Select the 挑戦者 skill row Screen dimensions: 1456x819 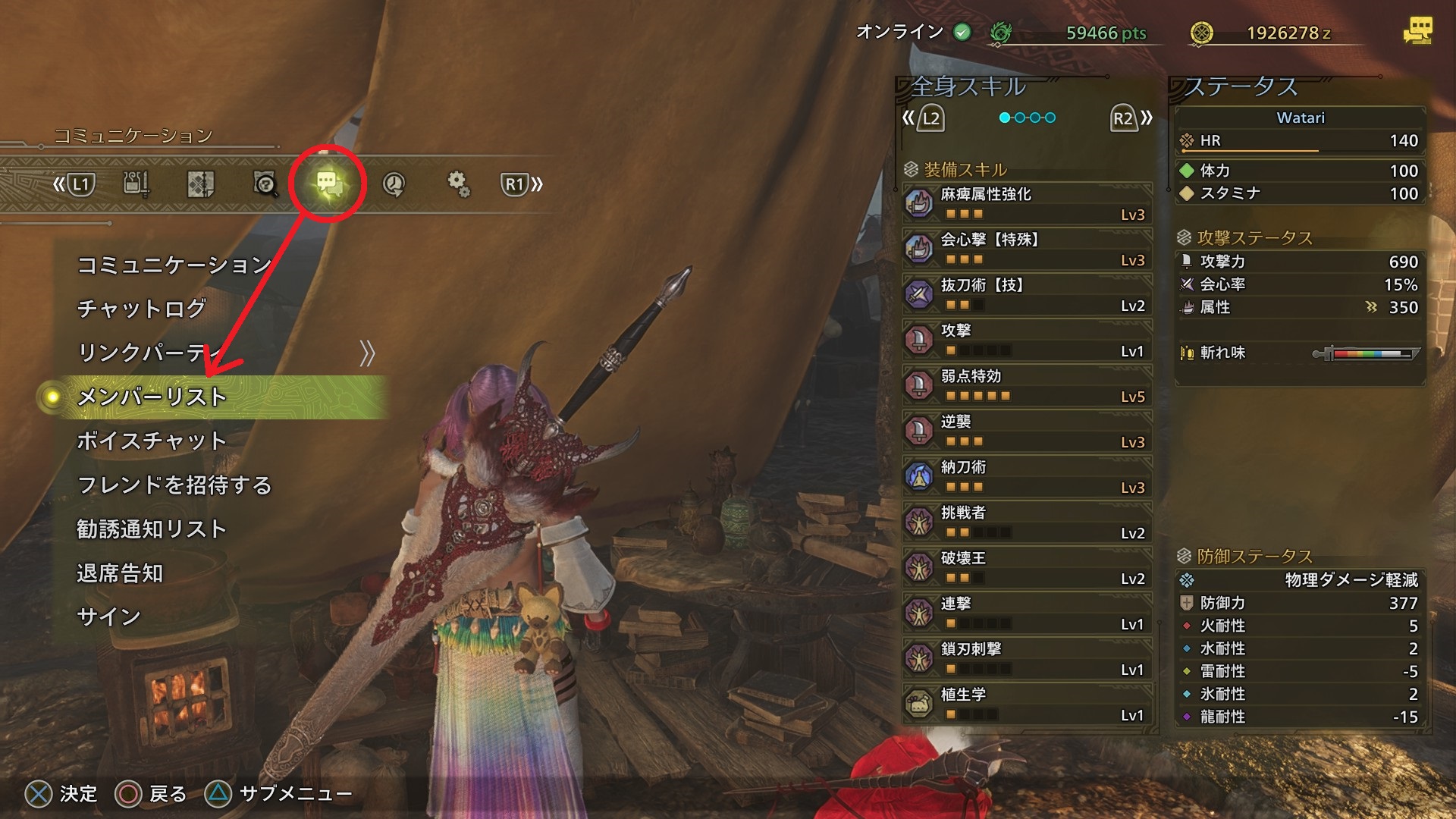tap(1027, 522)
